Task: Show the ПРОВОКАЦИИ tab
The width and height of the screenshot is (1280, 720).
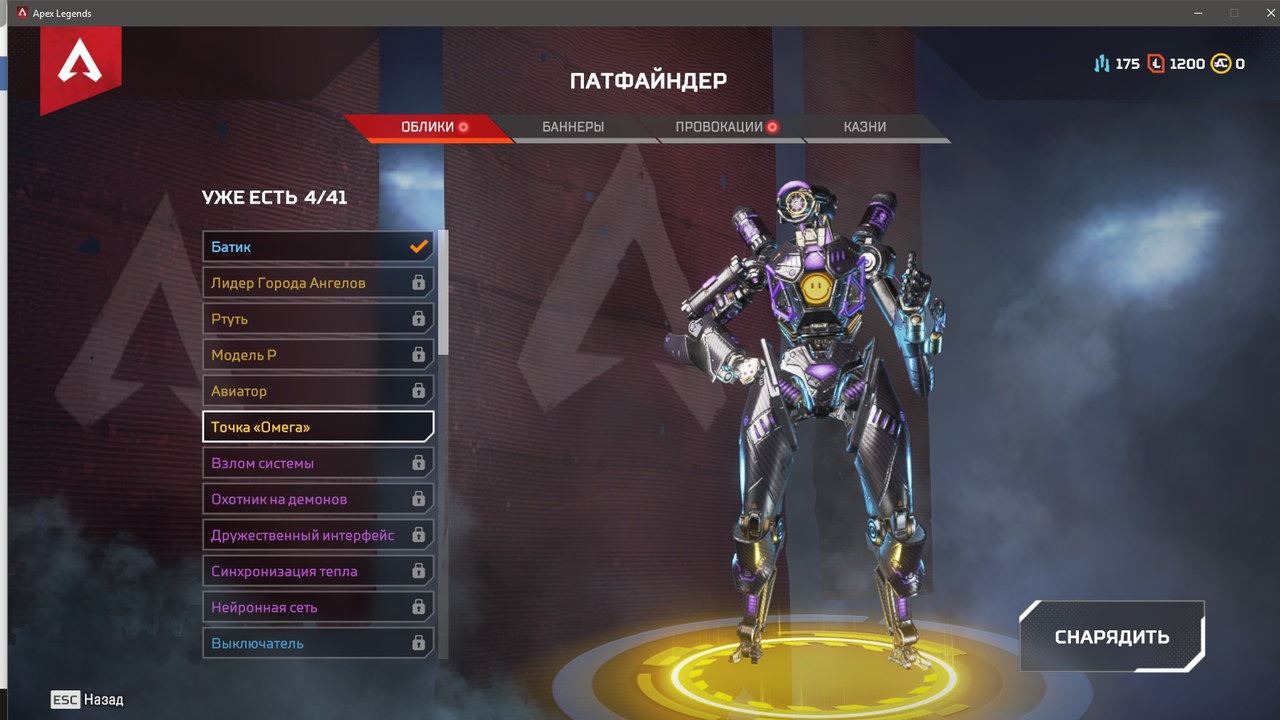Action: click(719, 127)
